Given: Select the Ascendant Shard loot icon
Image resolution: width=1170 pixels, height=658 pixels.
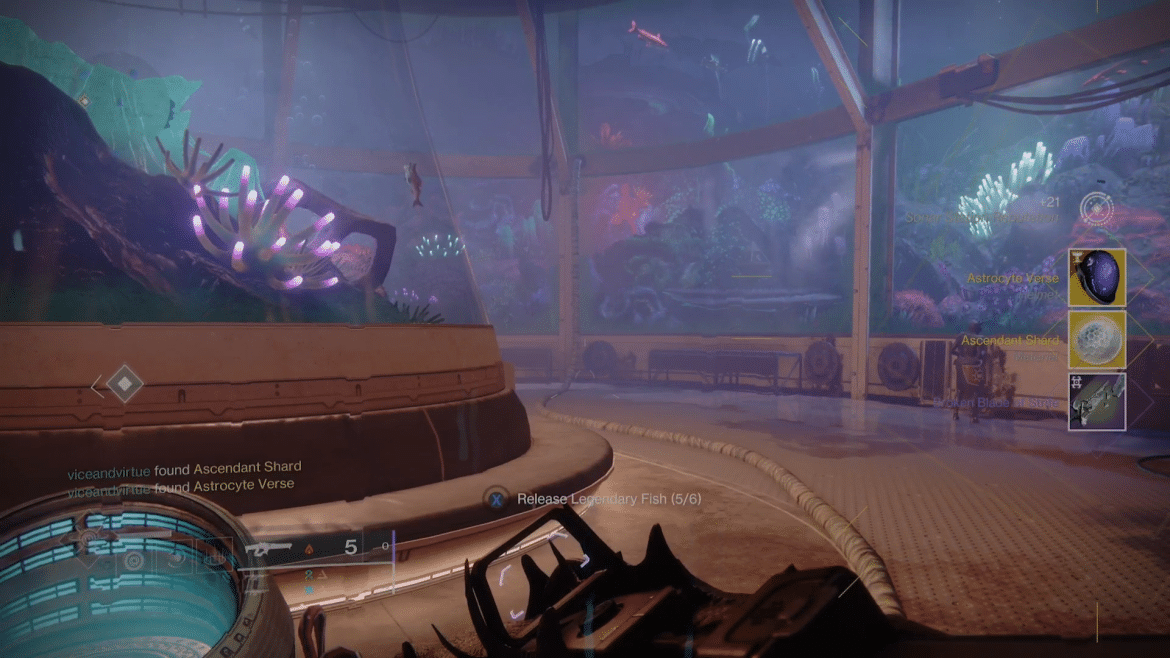Looking at the screenshot, I should tap(1097, 339).
